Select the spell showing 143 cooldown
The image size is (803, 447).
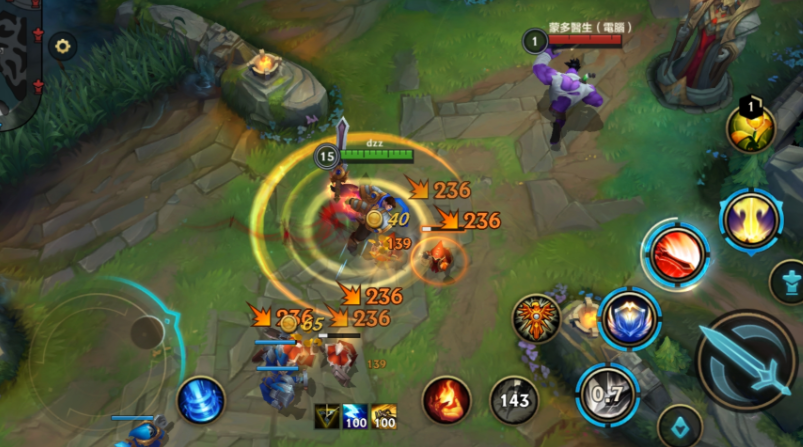point(514,401)
